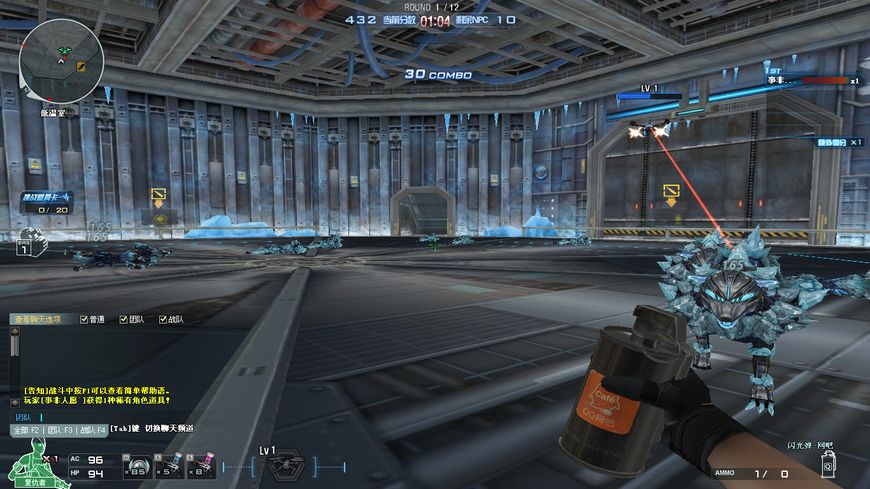Switch to the 全部 F2 chat channel tab

coord(26,429)
